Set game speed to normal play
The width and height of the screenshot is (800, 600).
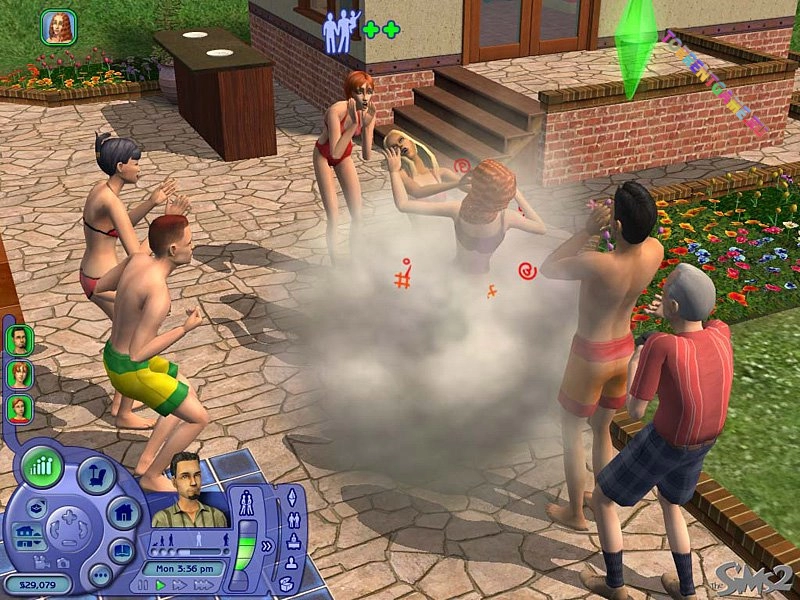pyautogui.click(x=160, y=584)
